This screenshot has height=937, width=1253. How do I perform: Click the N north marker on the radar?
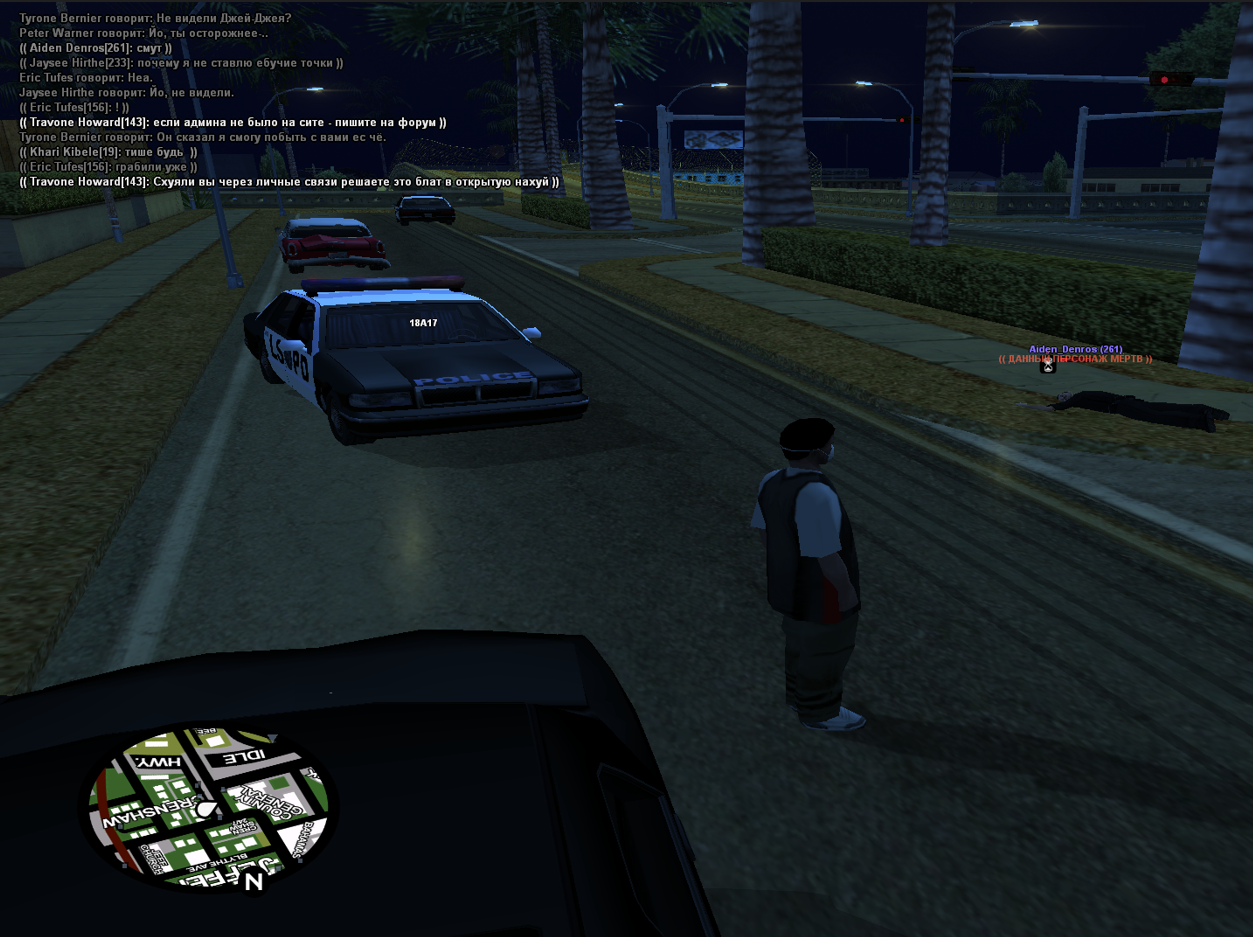pyautogui.click(x=254, y=881)
